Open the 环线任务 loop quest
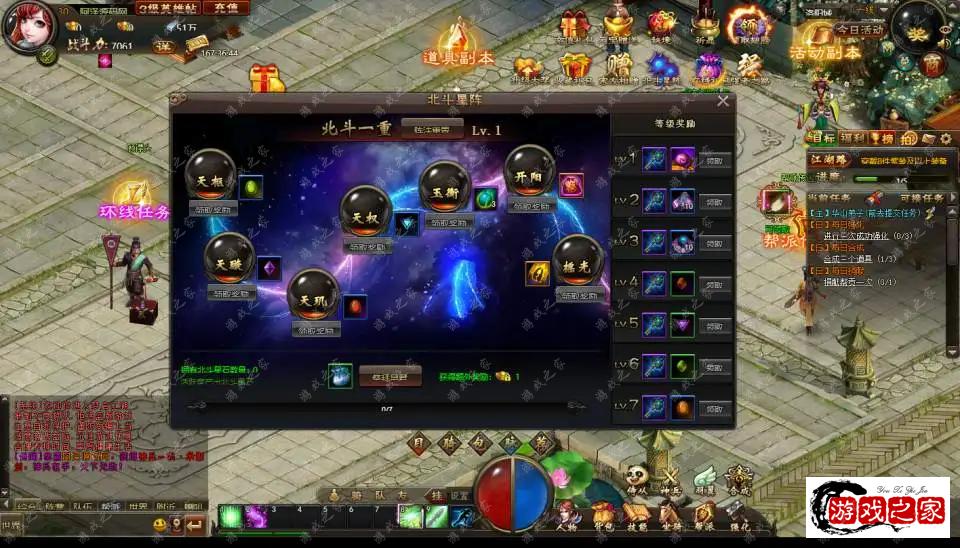960x548 pixels. click(134, 211)
